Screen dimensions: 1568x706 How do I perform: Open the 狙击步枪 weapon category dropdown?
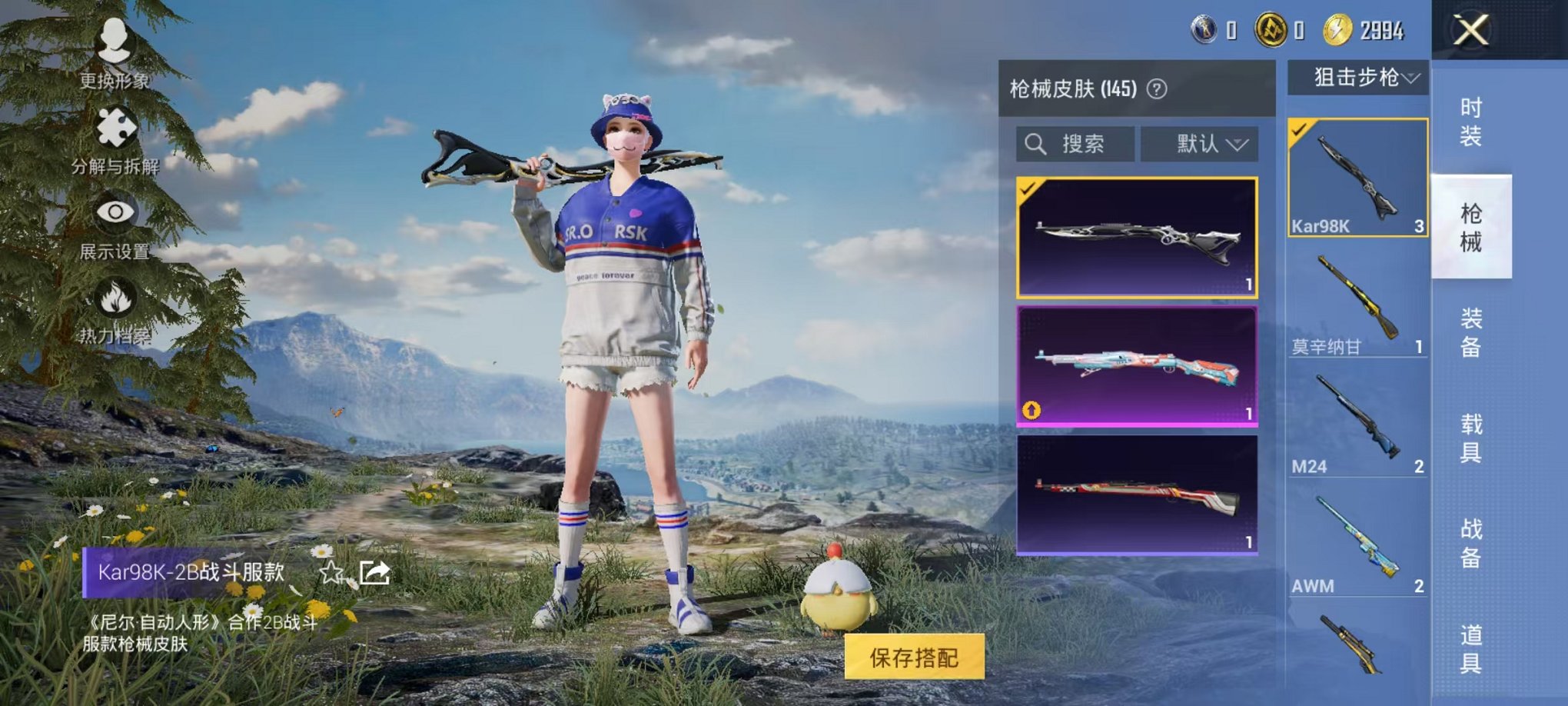point(1360,78)
